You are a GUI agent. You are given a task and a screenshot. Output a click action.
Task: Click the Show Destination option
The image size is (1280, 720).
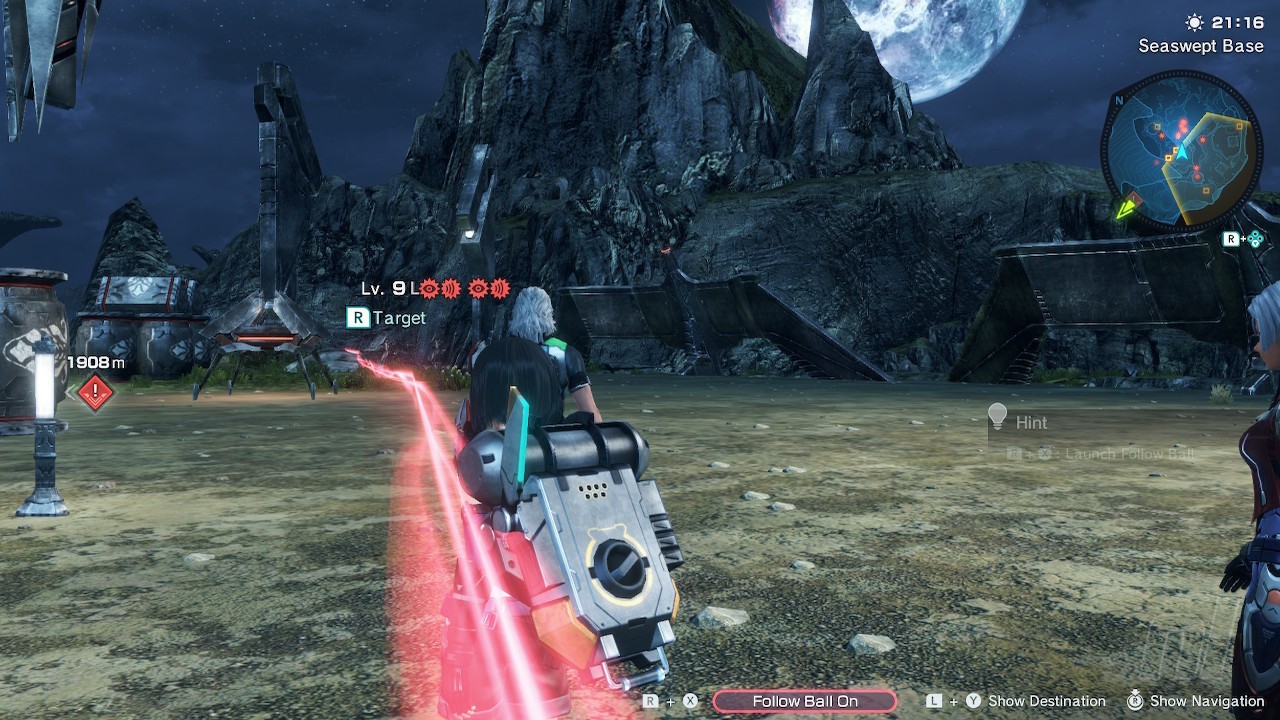pyautogui.click(x=1046, y=701)
